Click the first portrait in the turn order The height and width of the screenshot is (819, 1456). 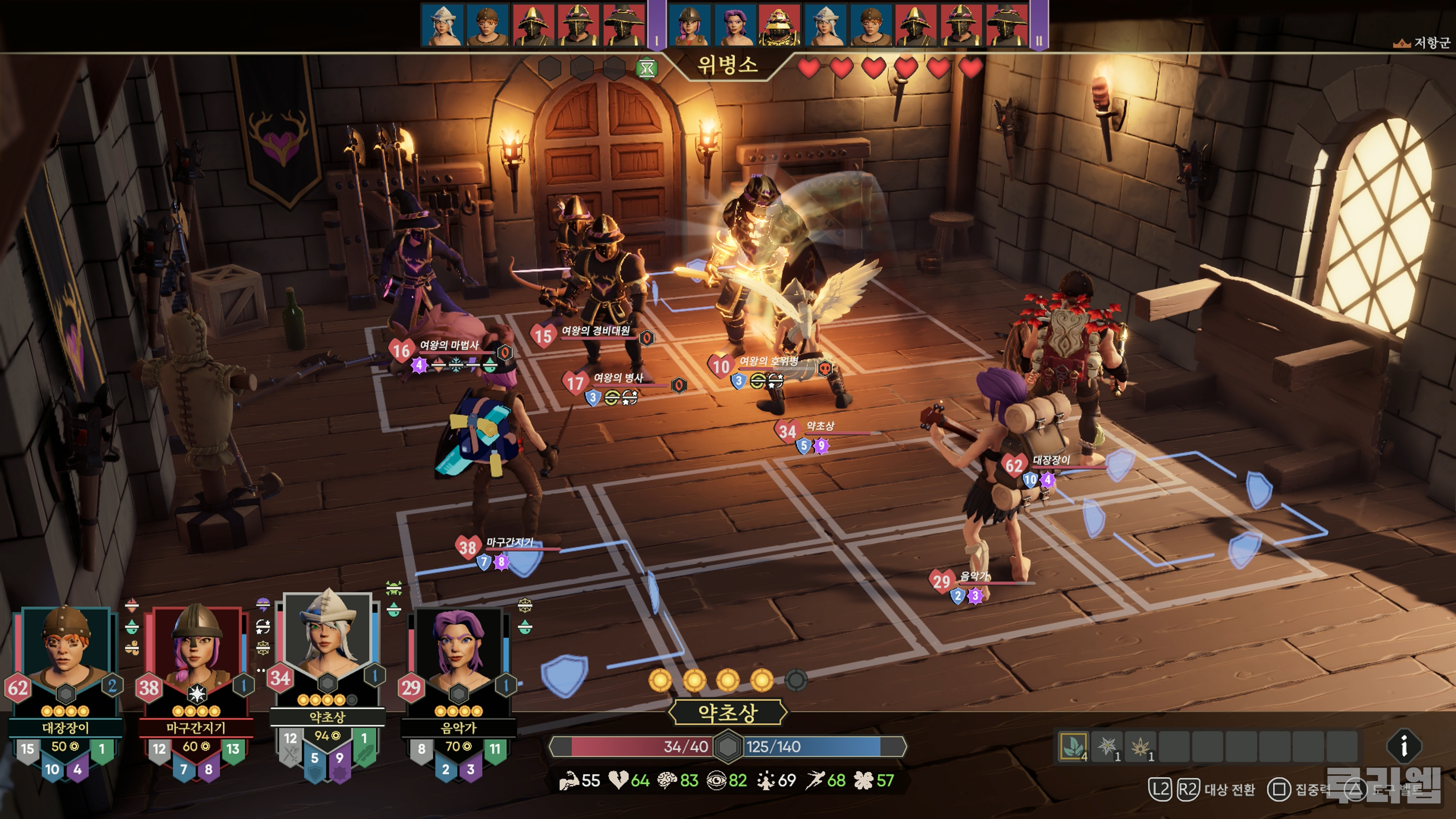[442, 25]
